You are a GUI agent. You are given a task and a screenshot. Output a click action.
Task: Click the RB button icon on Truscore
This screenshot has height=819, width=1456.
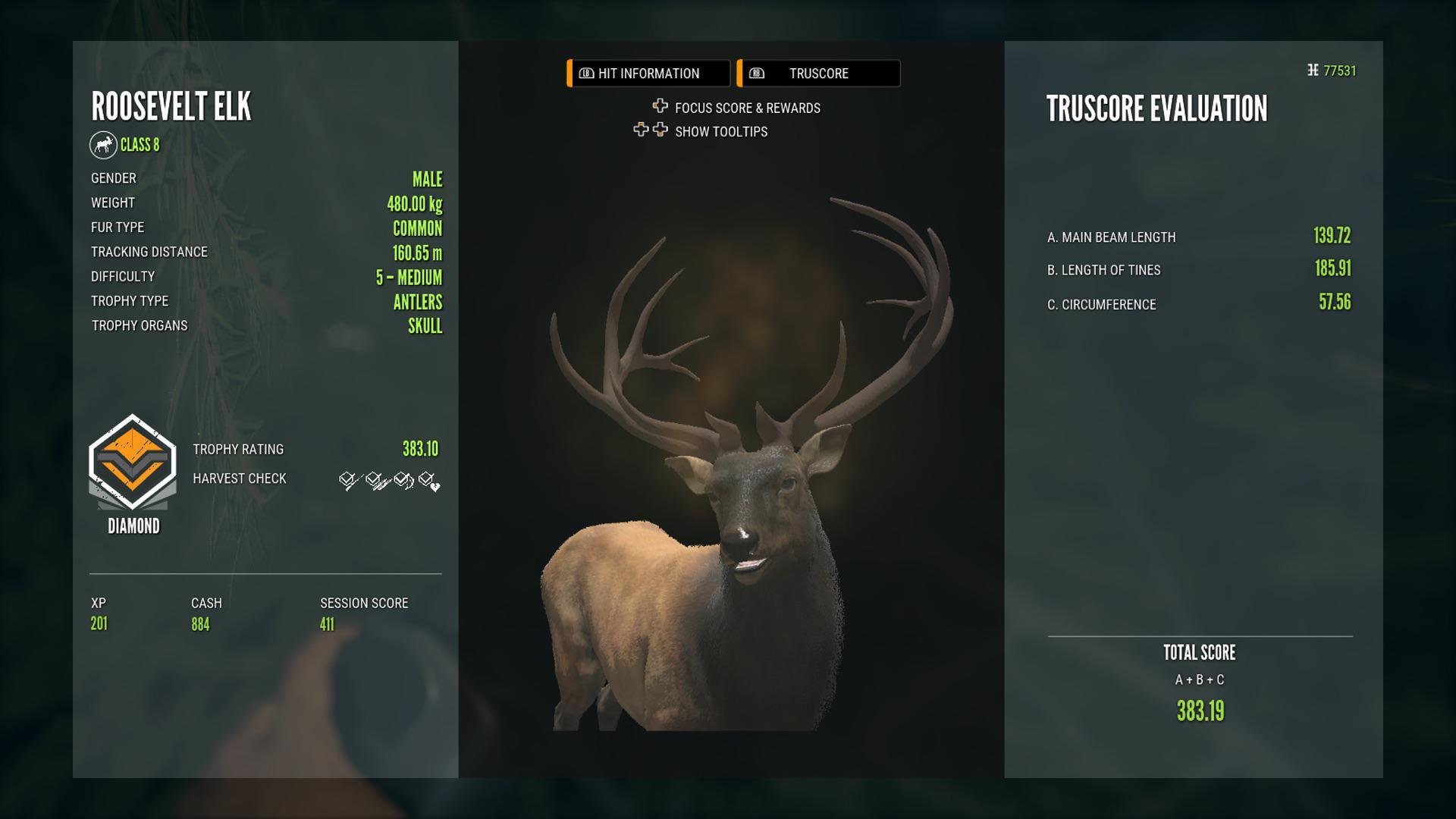tap(755, 73)
